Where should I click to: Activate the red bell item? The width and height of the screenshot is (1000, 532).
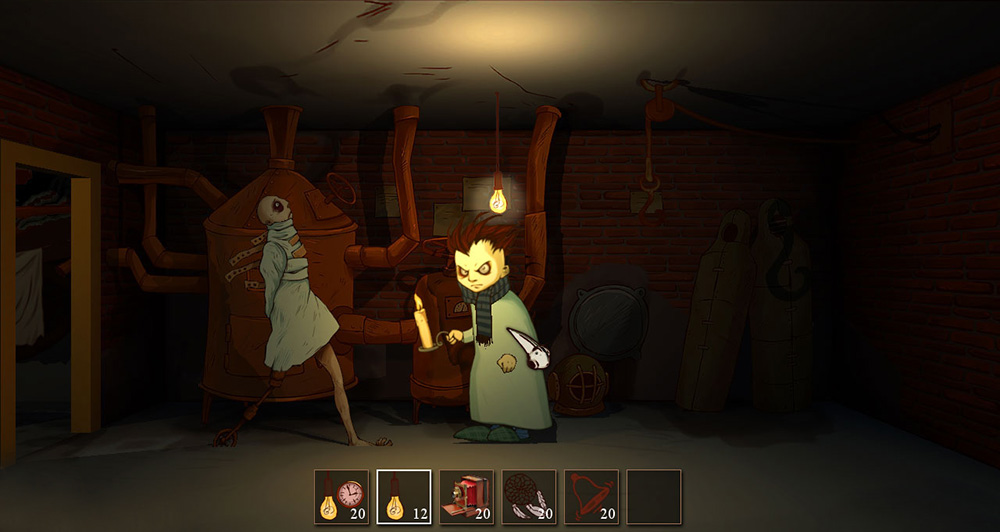coord(591,497)
